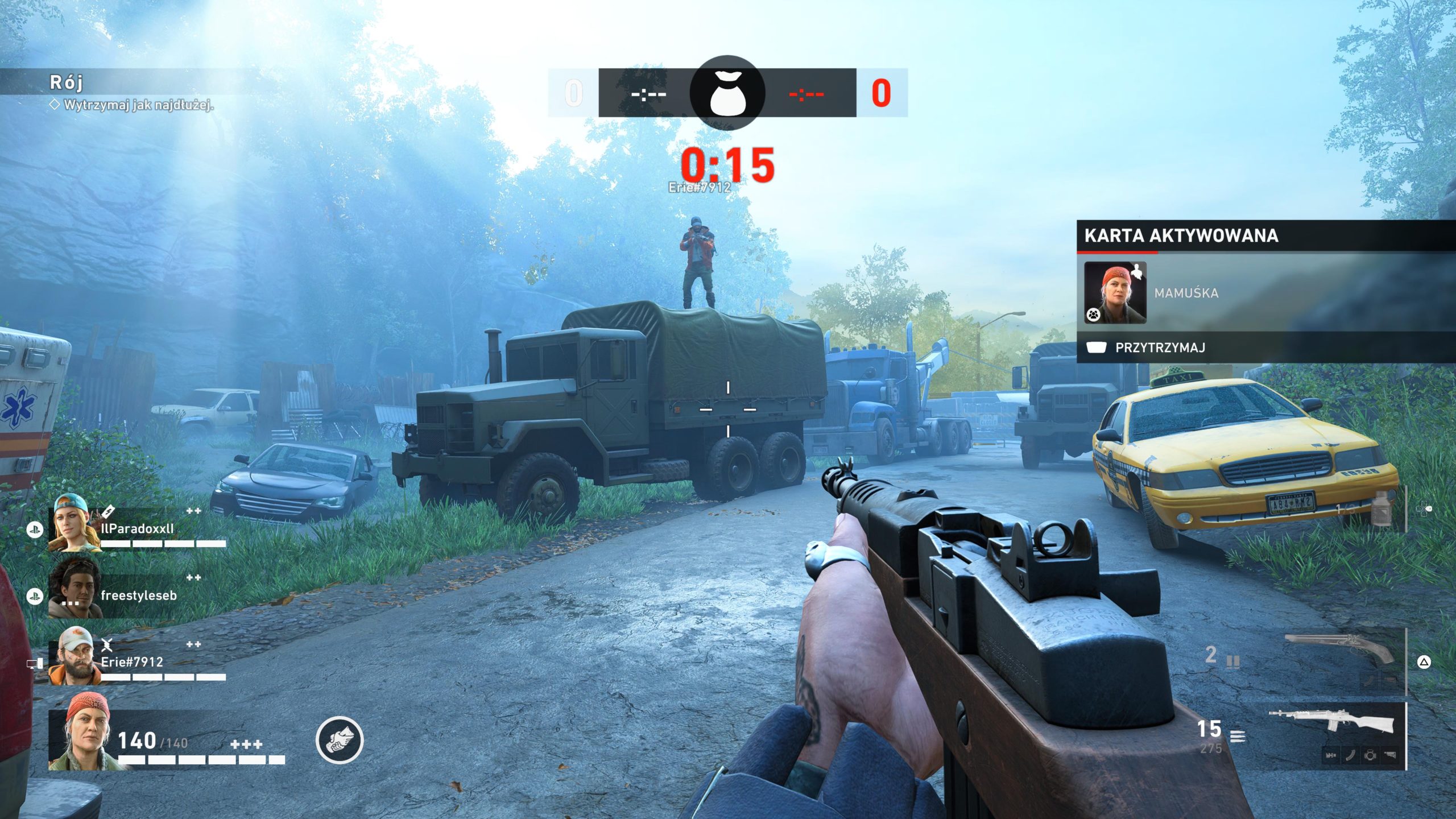This screenshot has height=819, width=1456.
Task: Select the IlParadoxxII teammate portrait
Action: pyautogui.click(x=75, y=524)
